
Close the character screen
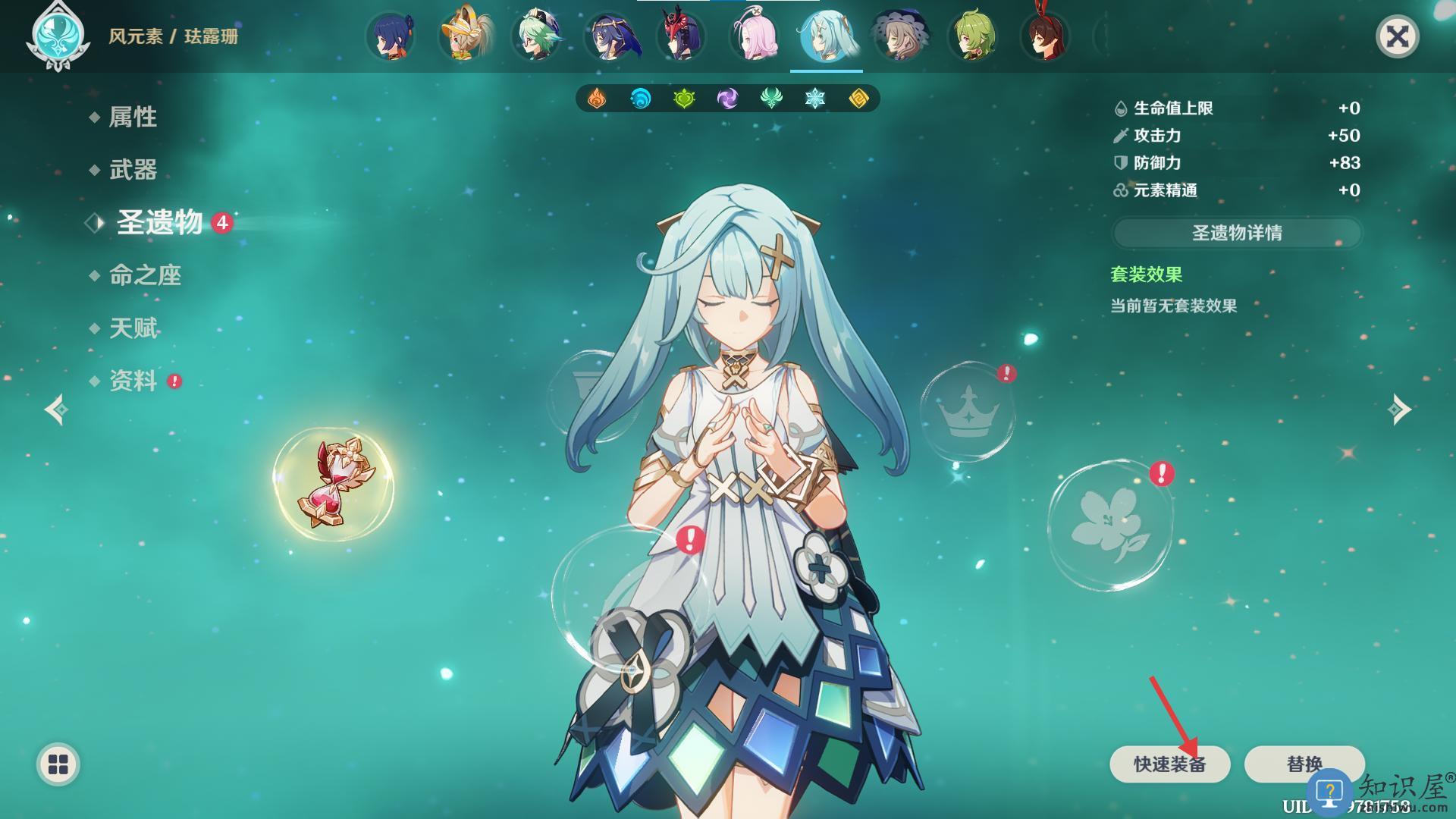coord(1397,36)
